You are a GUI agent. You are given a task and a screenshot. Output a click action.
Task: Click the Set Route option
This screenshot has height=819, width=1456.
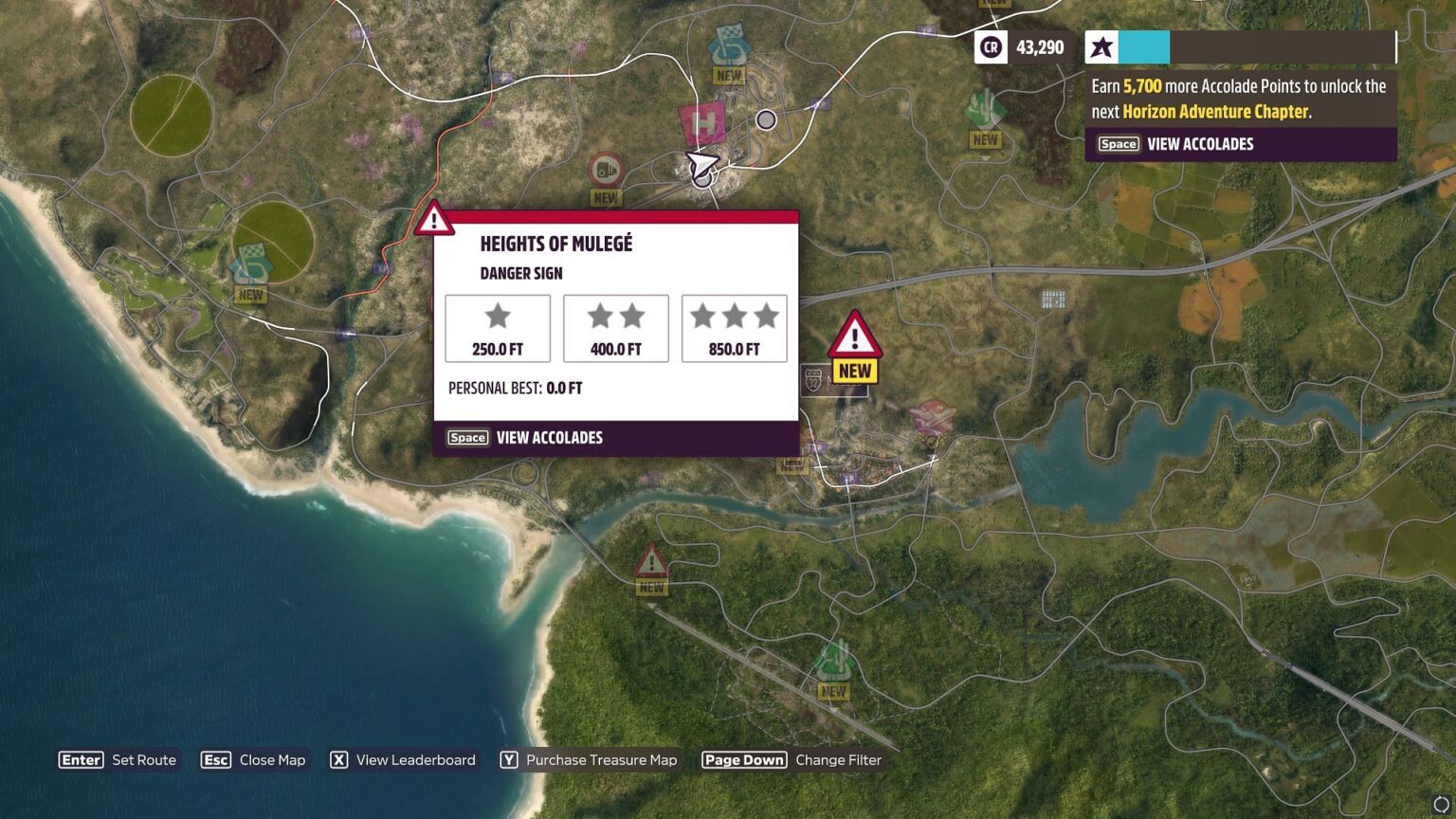tap(143, 760)
